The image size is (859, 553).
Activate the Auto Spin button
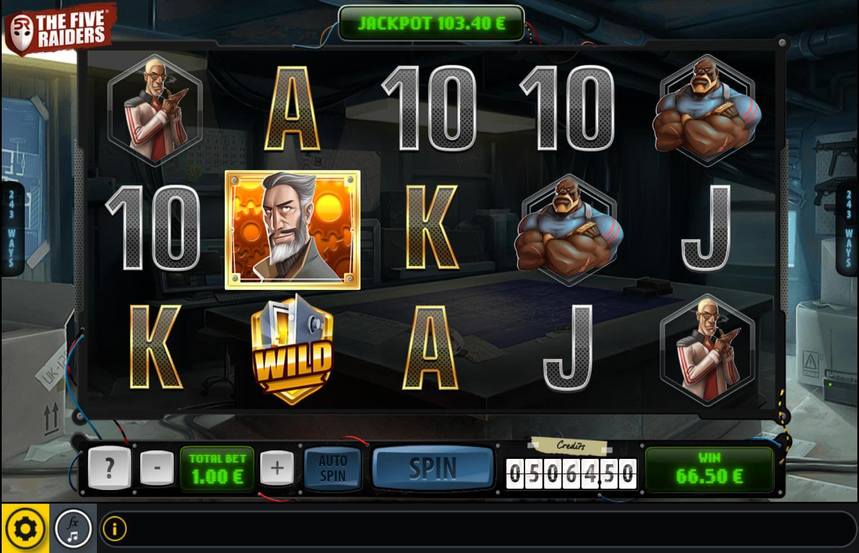click(x=332, y=468)
